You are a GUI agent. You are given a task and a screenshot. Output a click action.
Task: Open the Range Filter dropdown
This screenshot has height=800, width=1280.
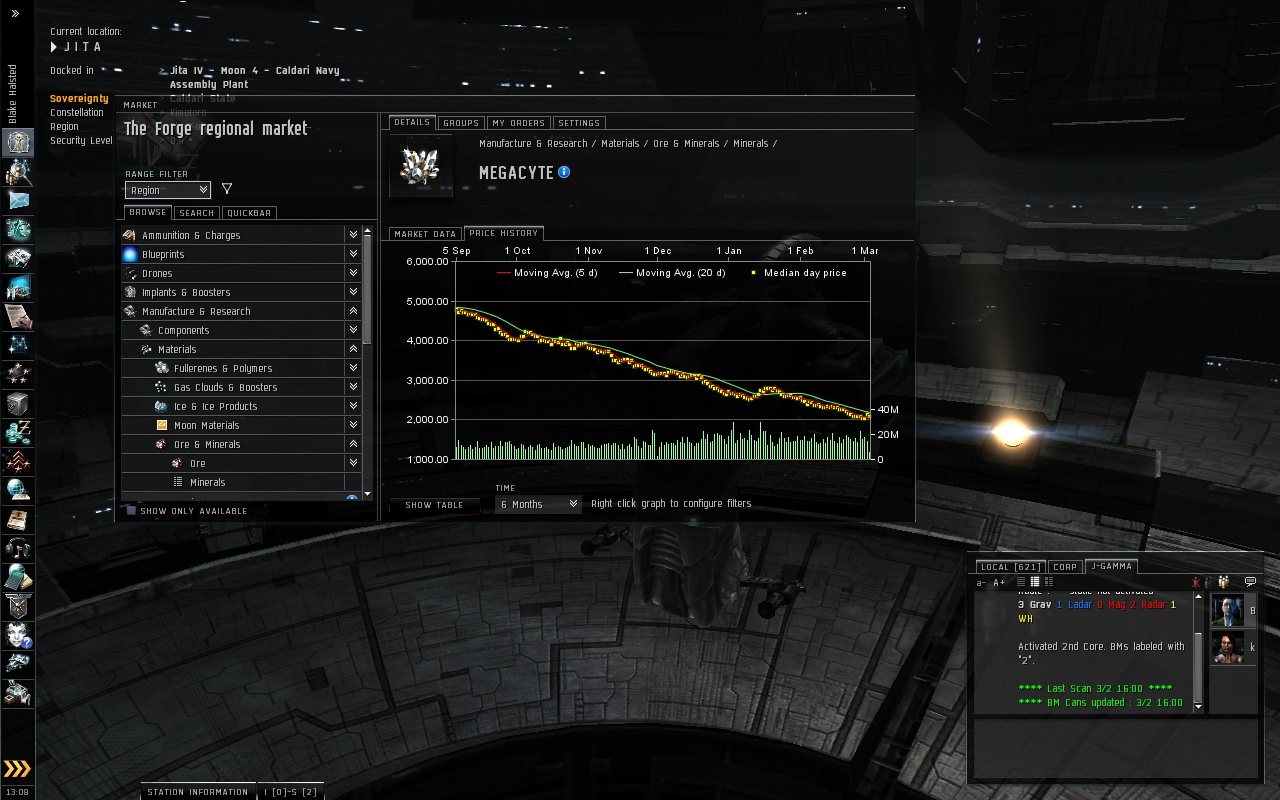pyautogui.click(x=167, y=190)
